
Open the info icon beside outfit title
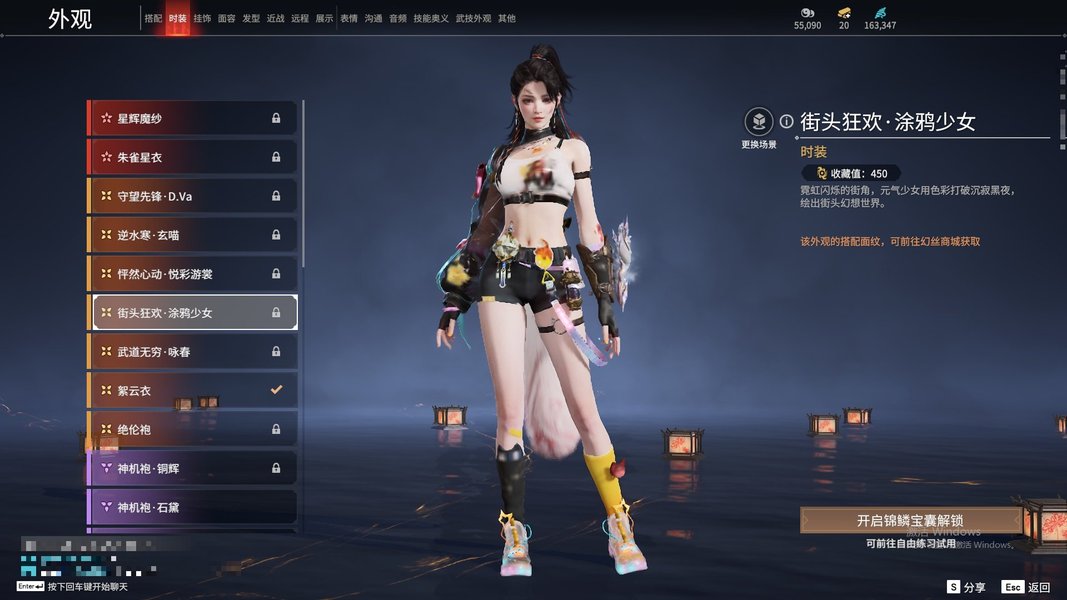coord(786,121)
